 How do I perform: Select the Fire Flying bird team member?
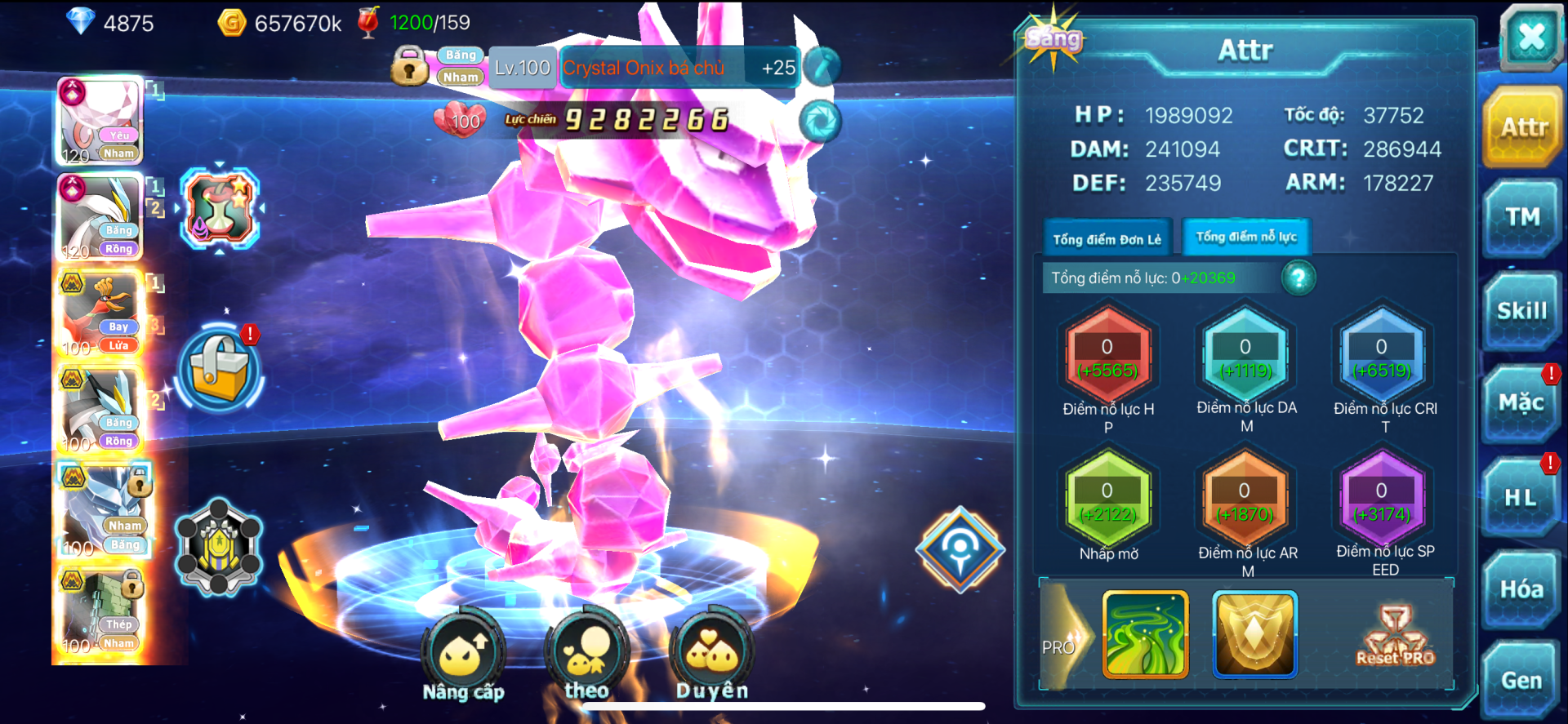click(x=100, y=315)
